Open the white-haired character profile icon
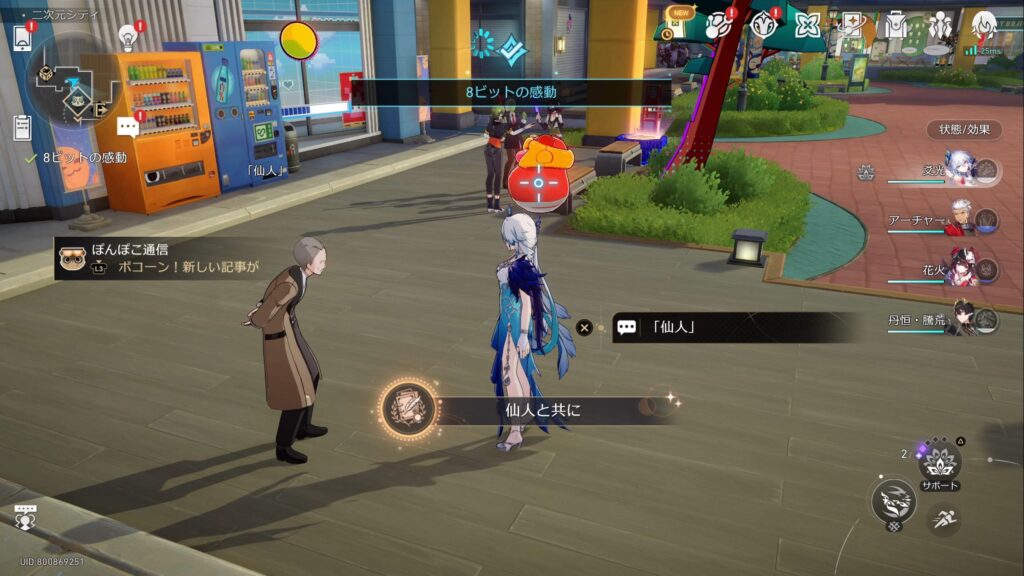1024x576 pixels. [x=983, y=25]
